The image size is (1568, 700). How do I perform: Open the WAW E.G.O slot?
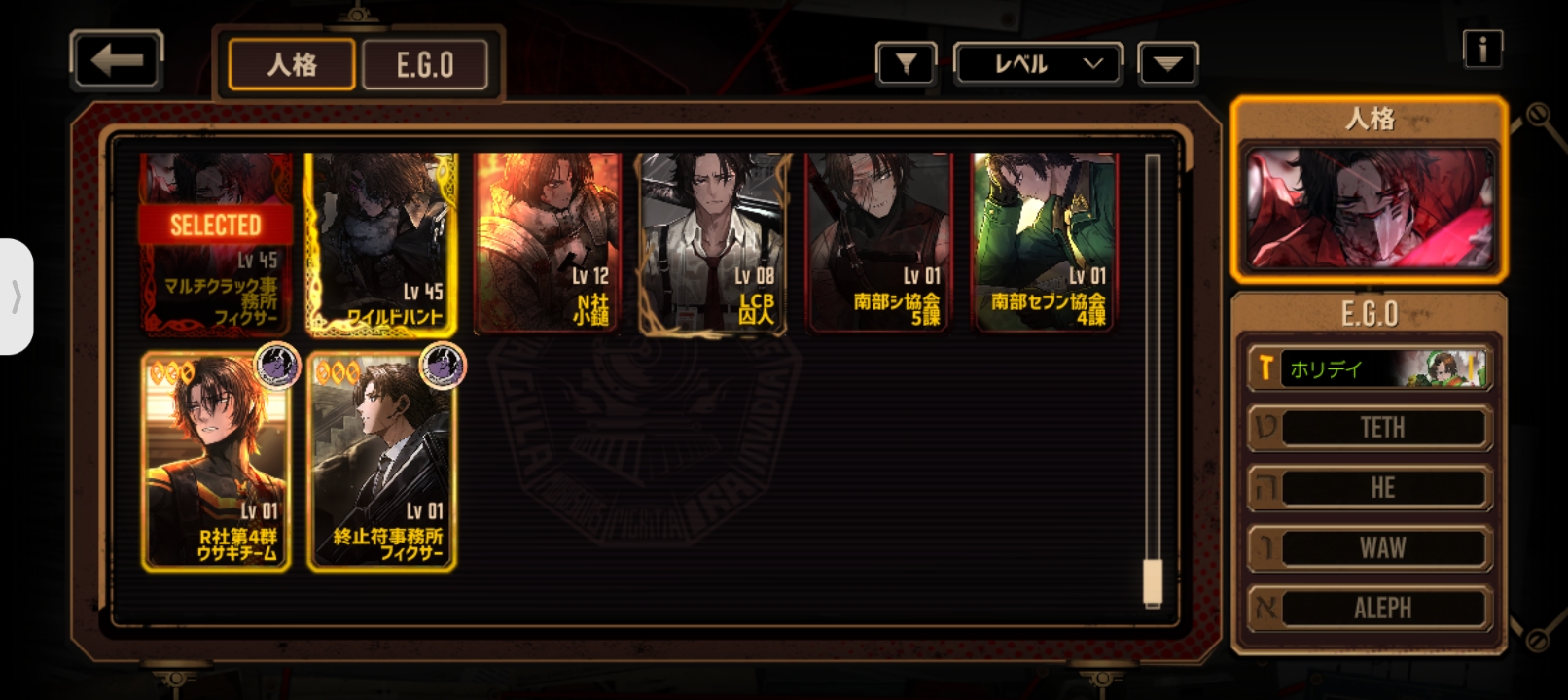1369,547
